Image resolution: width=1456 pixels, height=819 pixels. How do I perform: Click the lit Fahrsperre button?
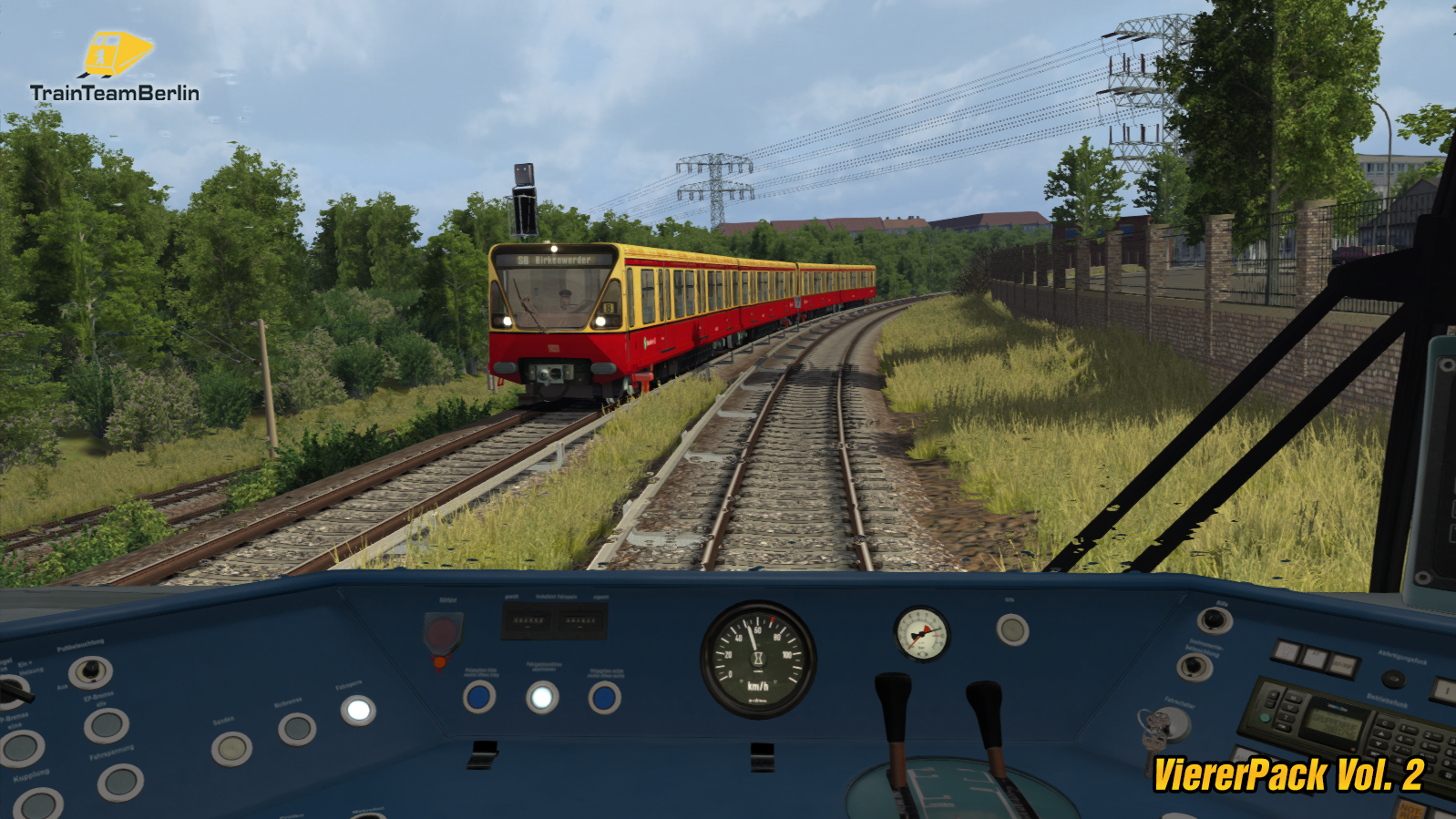(358, 710)
